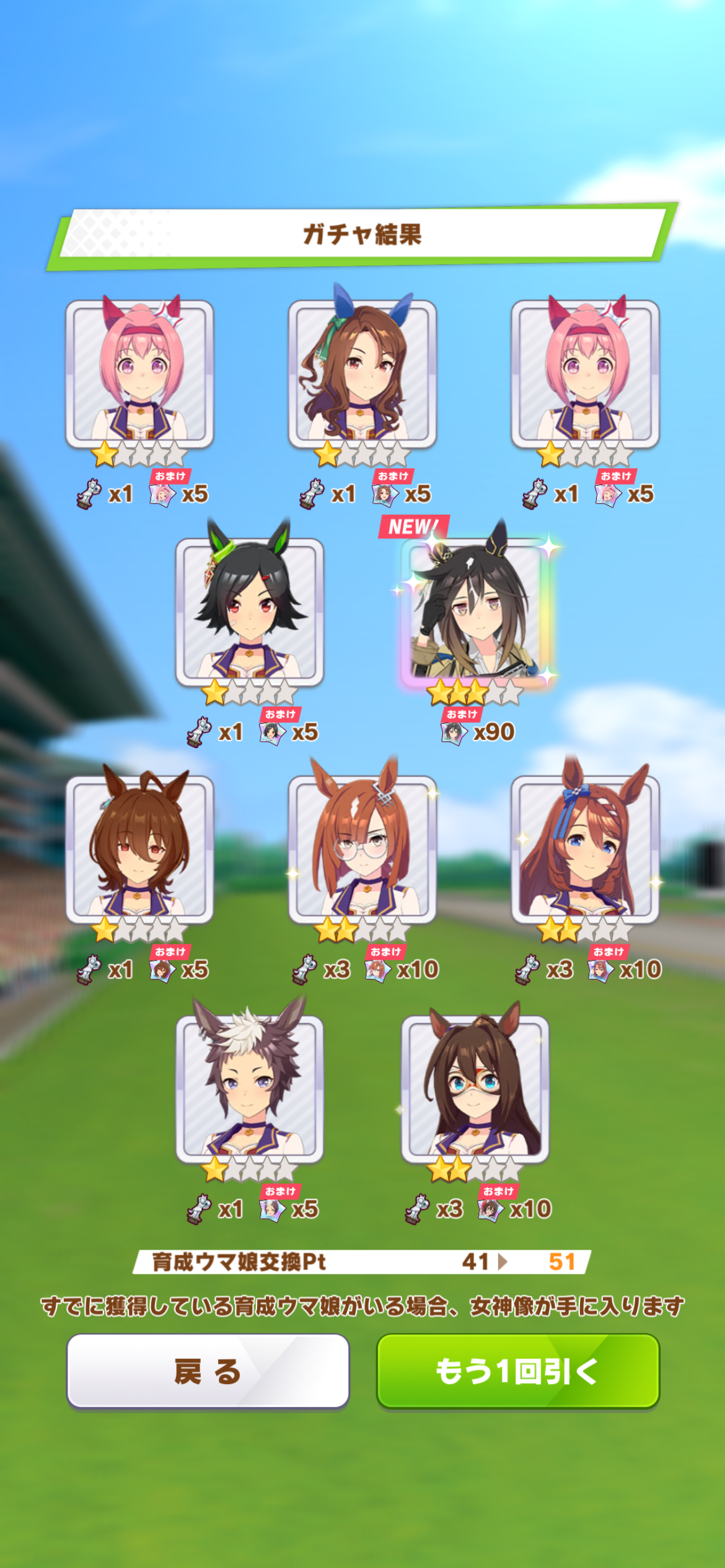Viewport: 725px width, 1568px height.
Task: Choose the long-haired girl with blue ribbon
Action: click(x=585, y=848)
